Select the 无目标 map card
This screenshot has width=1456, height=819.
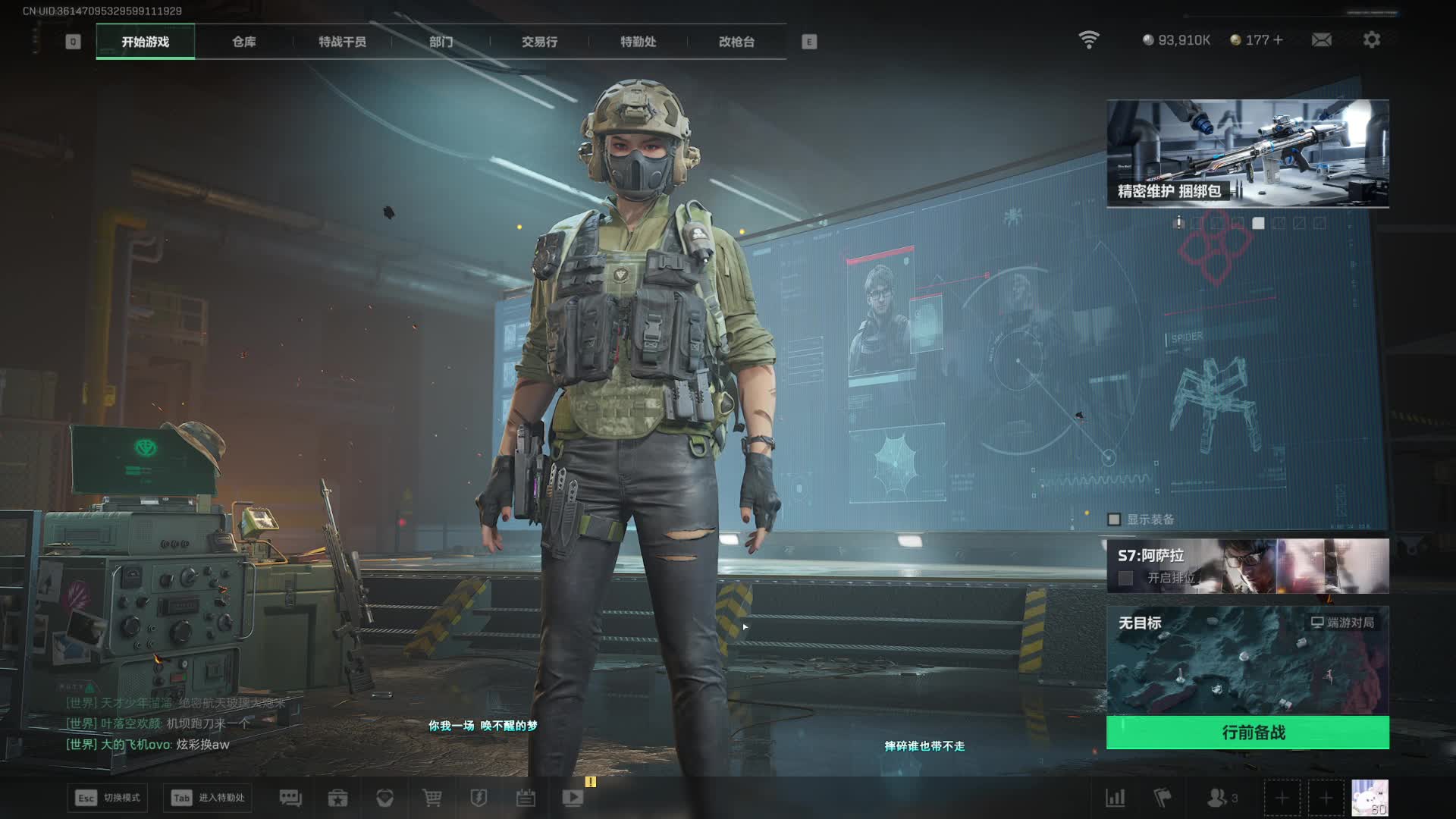click(x=1247, y=660)
